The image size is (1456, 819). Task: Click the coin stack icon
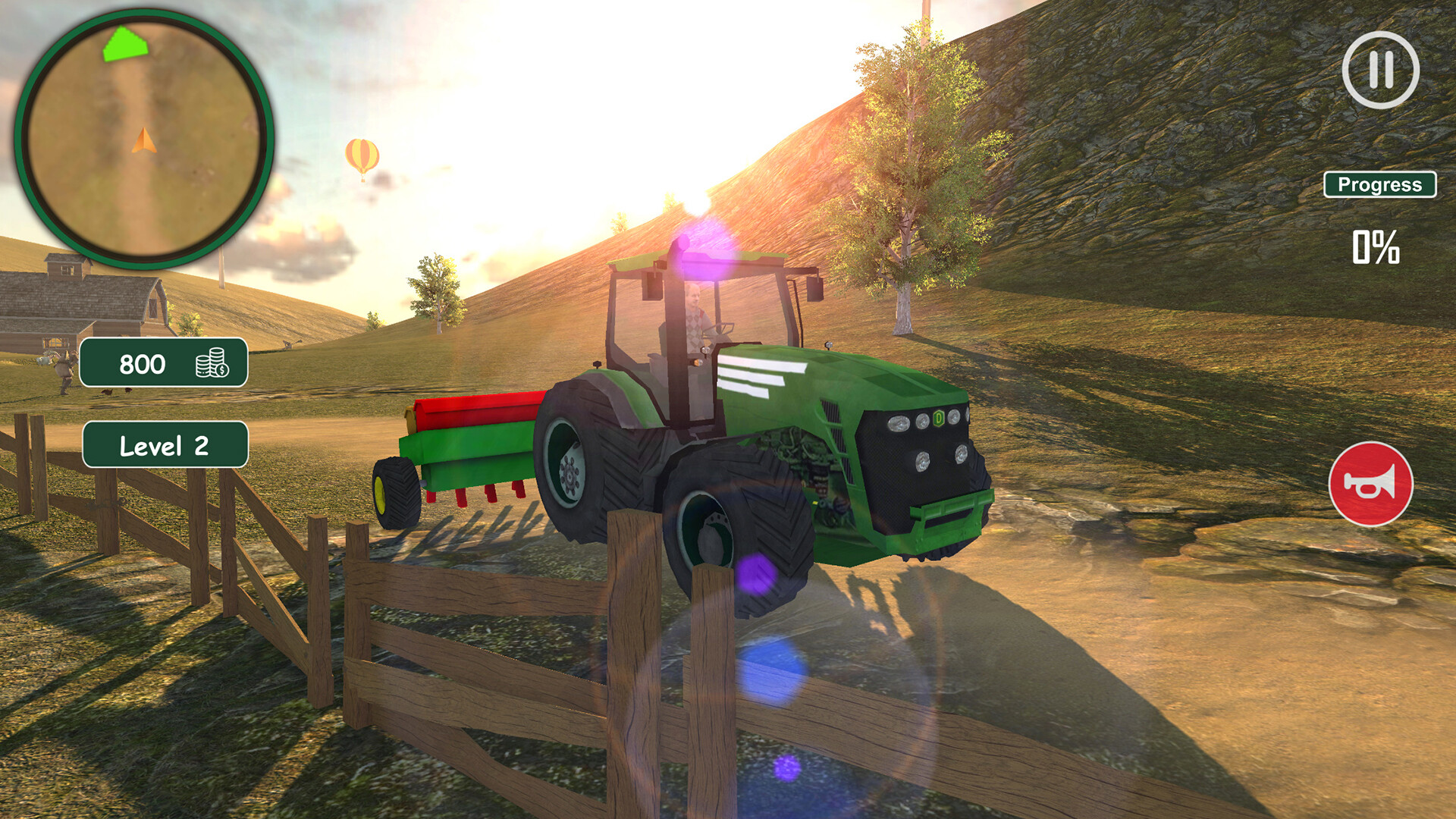(x=213, y=364)
